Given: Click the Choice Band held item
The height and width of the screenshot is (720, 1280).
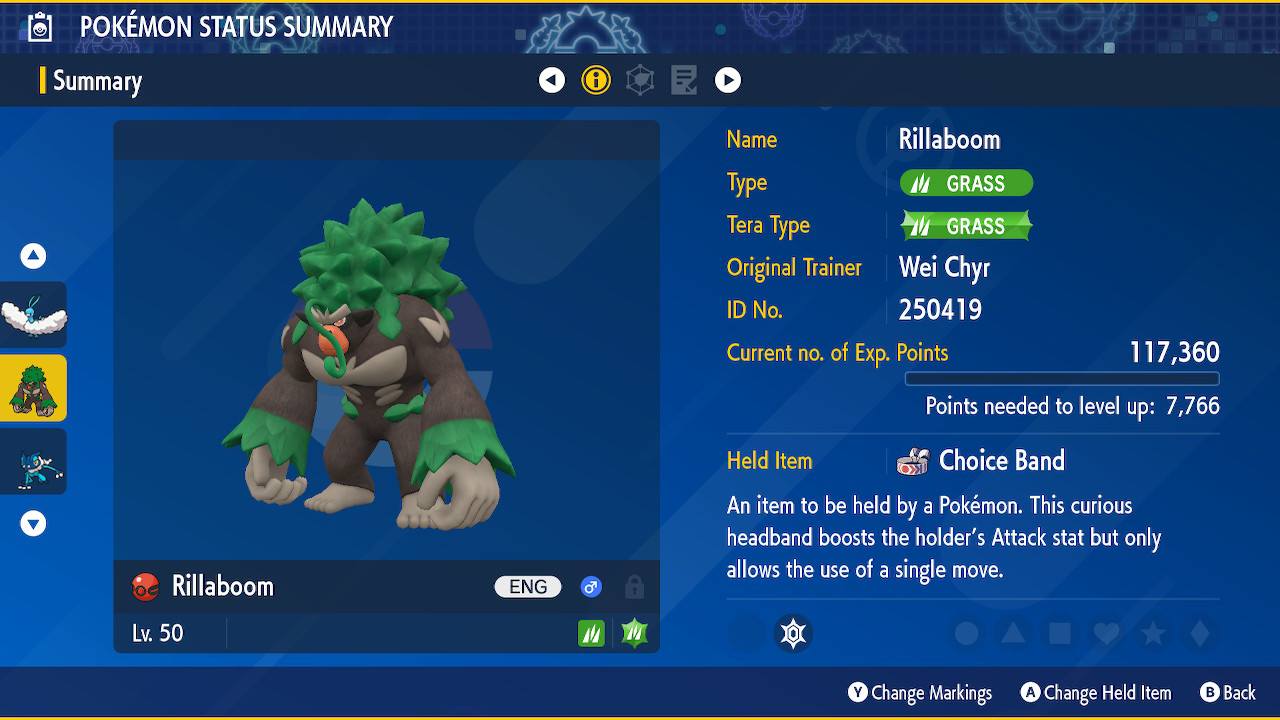Looking at the screenshot, I should tap(1000, 461).
